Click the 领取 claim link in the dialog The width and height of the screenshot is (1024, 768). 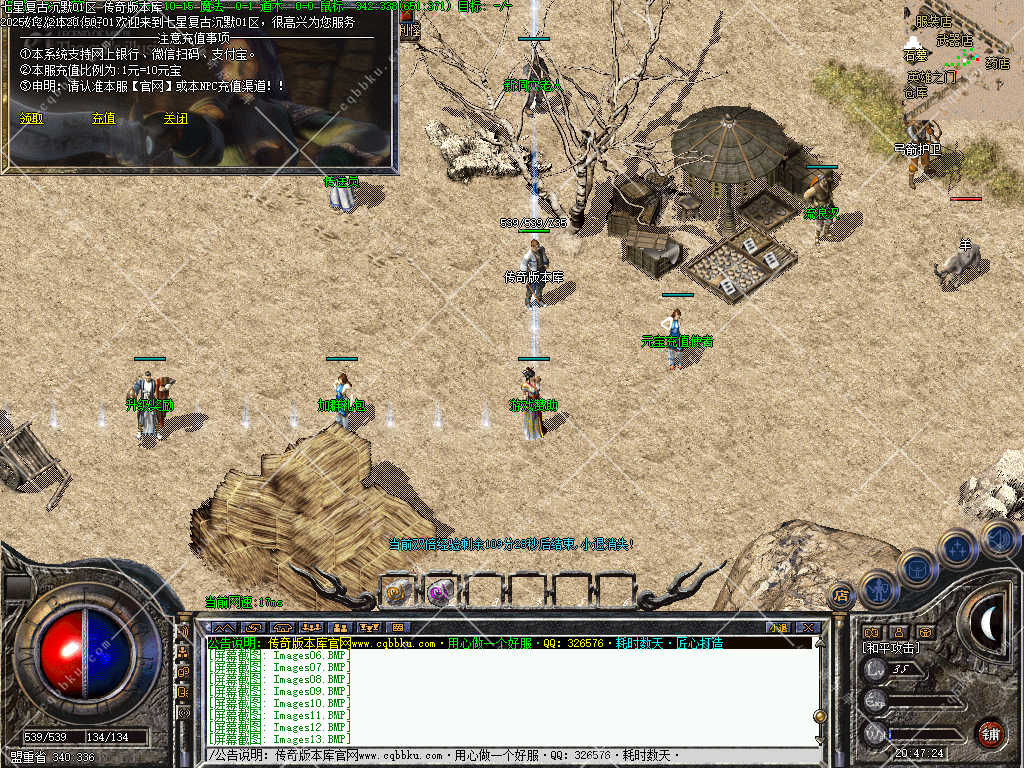(x=32, y=118)
